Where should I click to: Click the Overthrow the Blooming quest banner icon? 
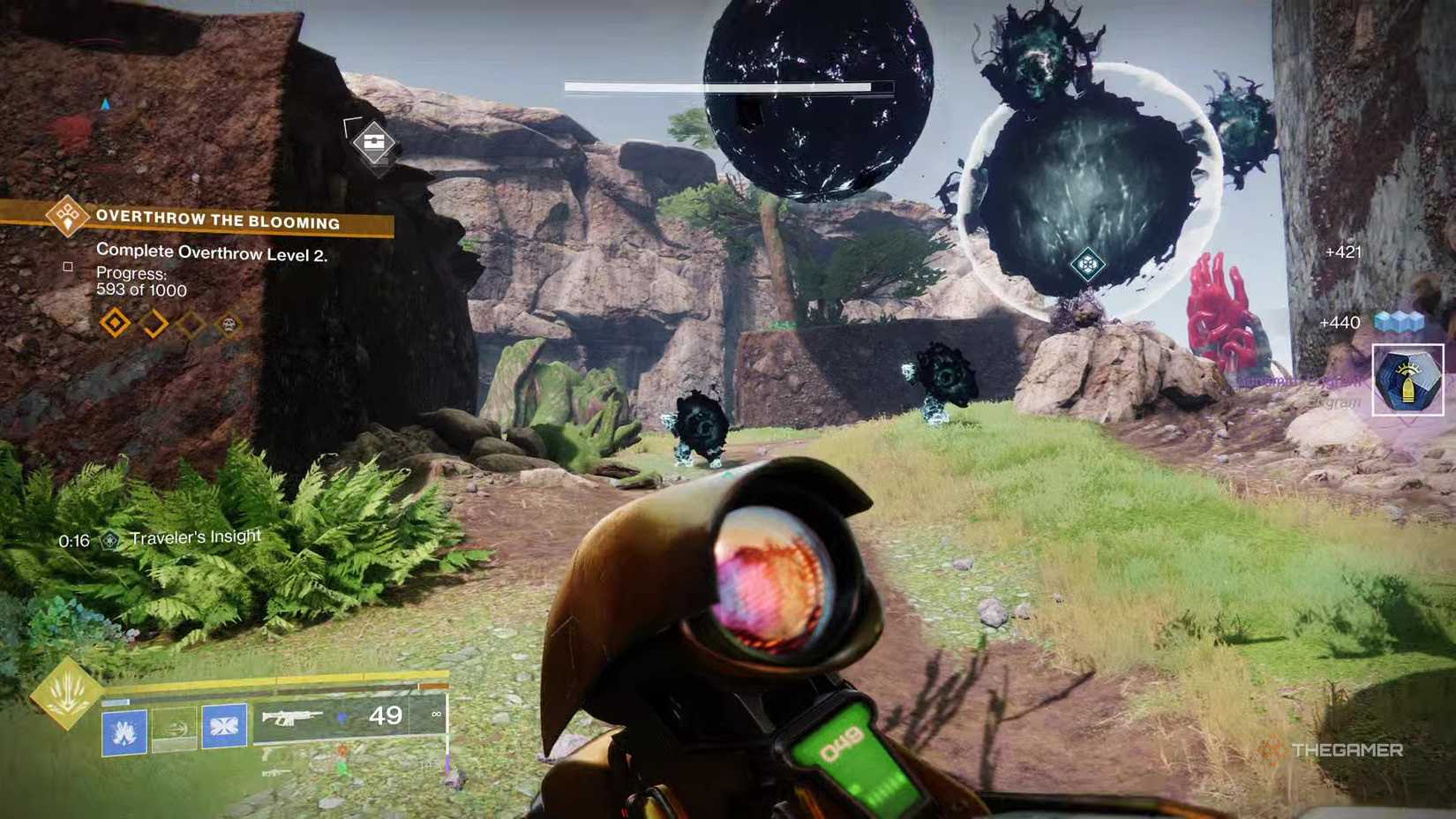[x=68, y=217]
